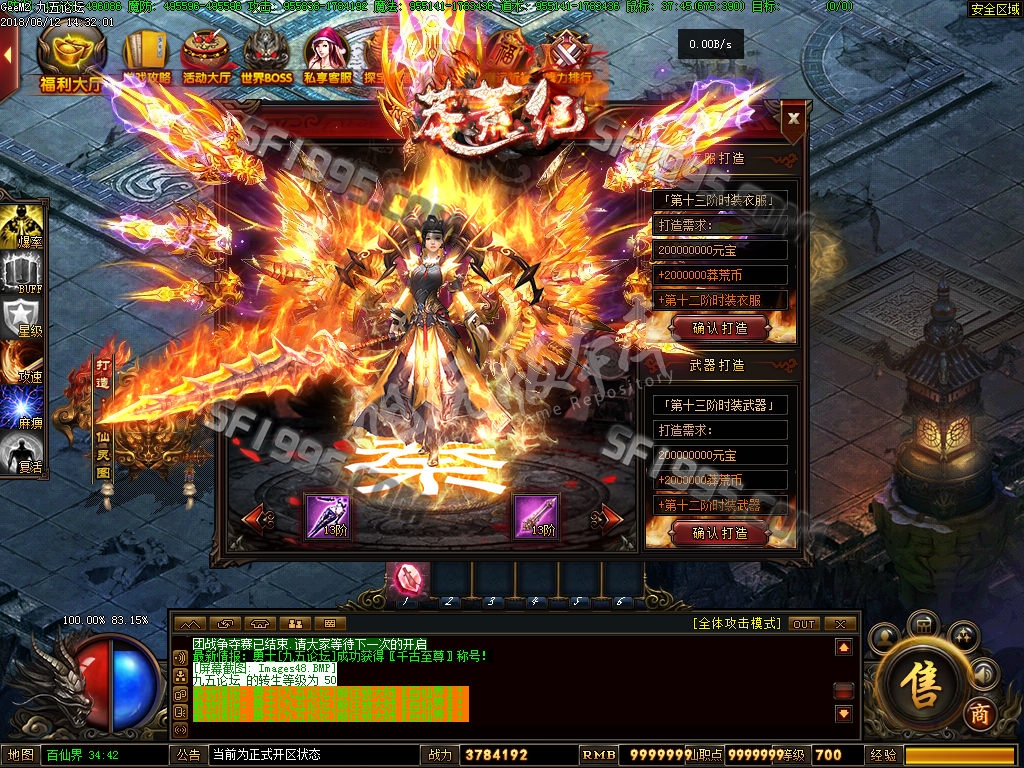This screenshot has width=1024, height=768.
Task: Close the forging panel with X
Action: click(x=793, y=118)
